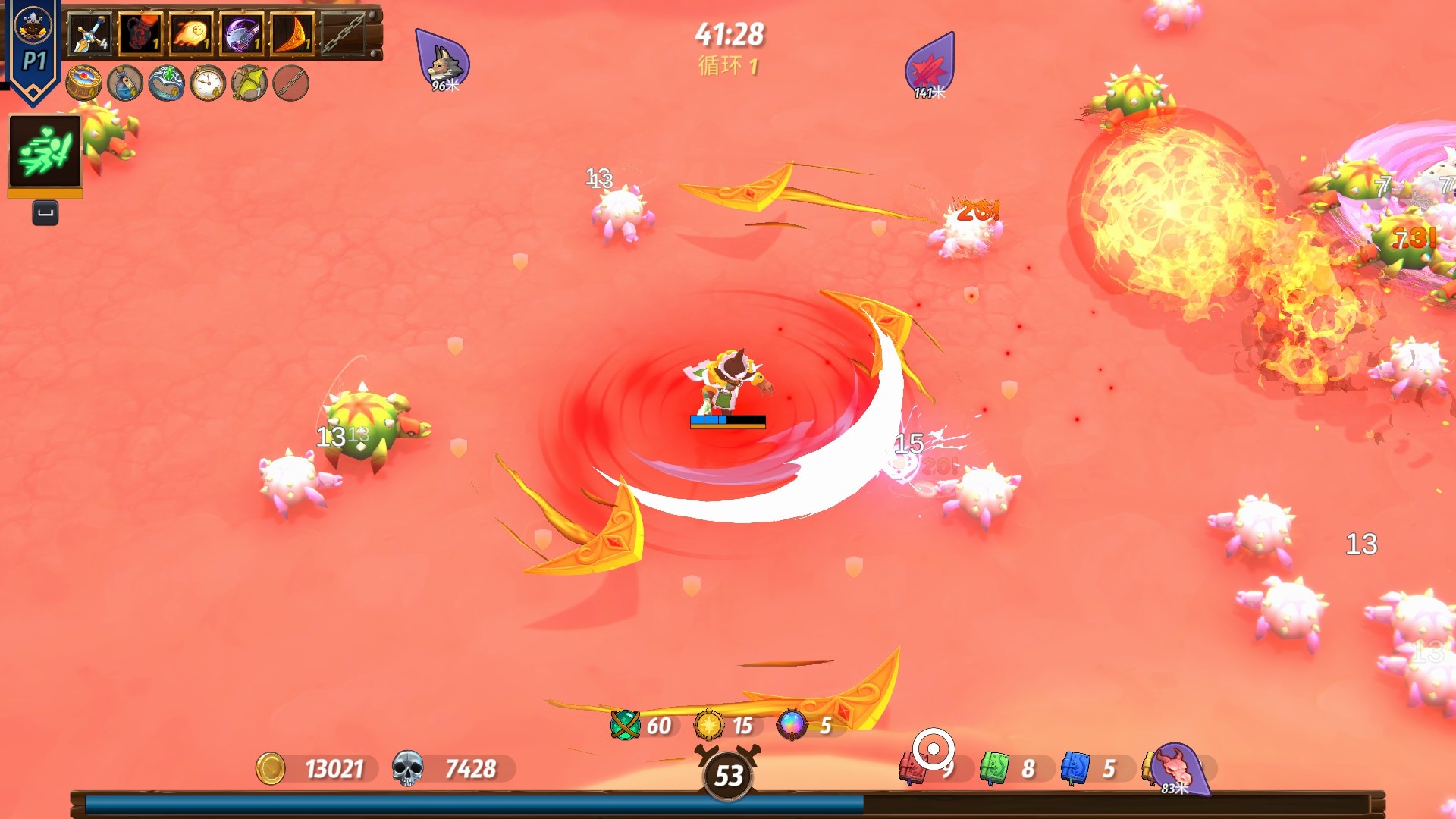Choose the golden crescent blade slot
Screen dimensions: 1456x819
[292, 34]
